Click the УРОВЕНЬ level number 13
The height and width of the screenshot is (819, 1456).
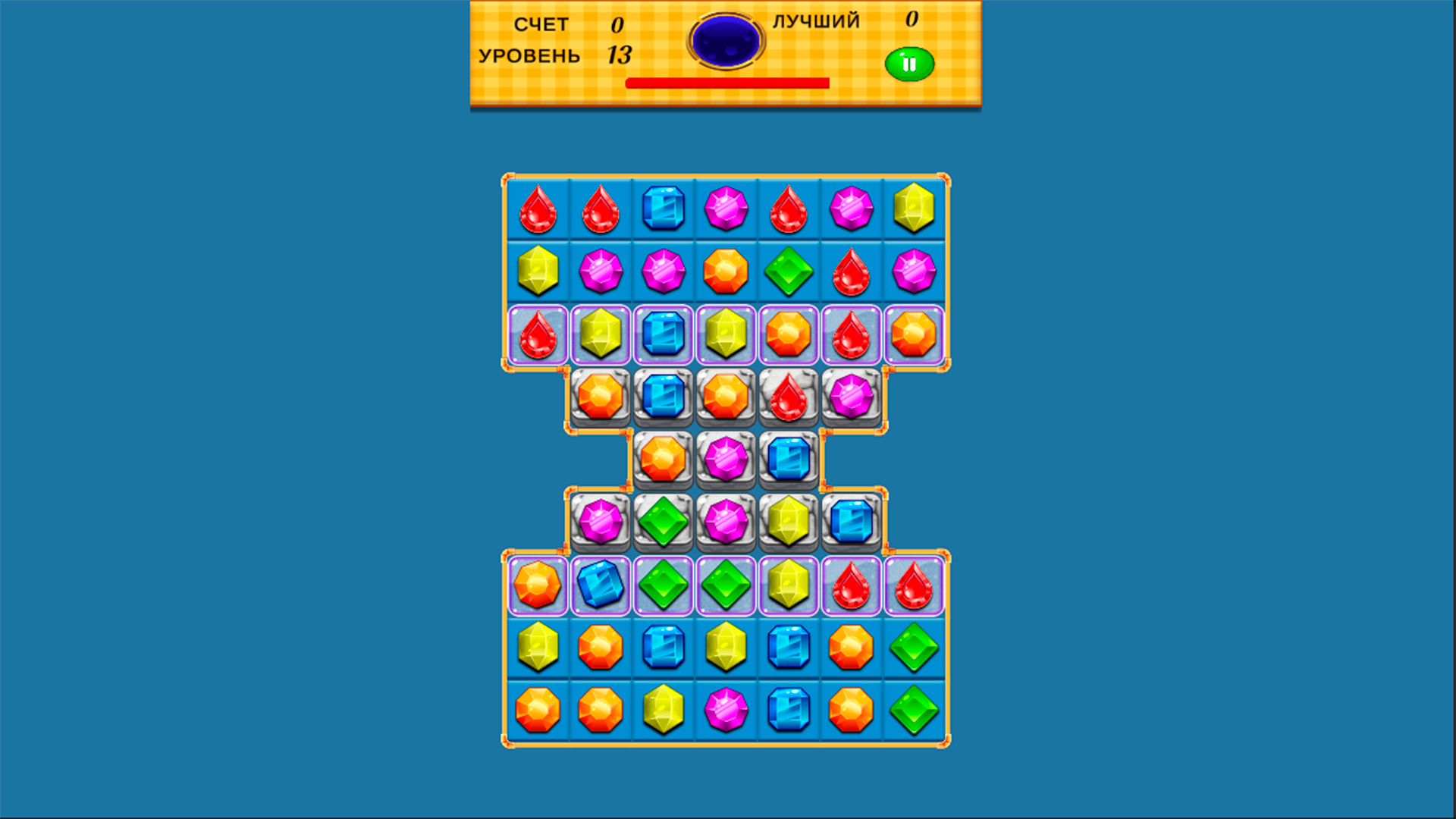click(618, 55)
